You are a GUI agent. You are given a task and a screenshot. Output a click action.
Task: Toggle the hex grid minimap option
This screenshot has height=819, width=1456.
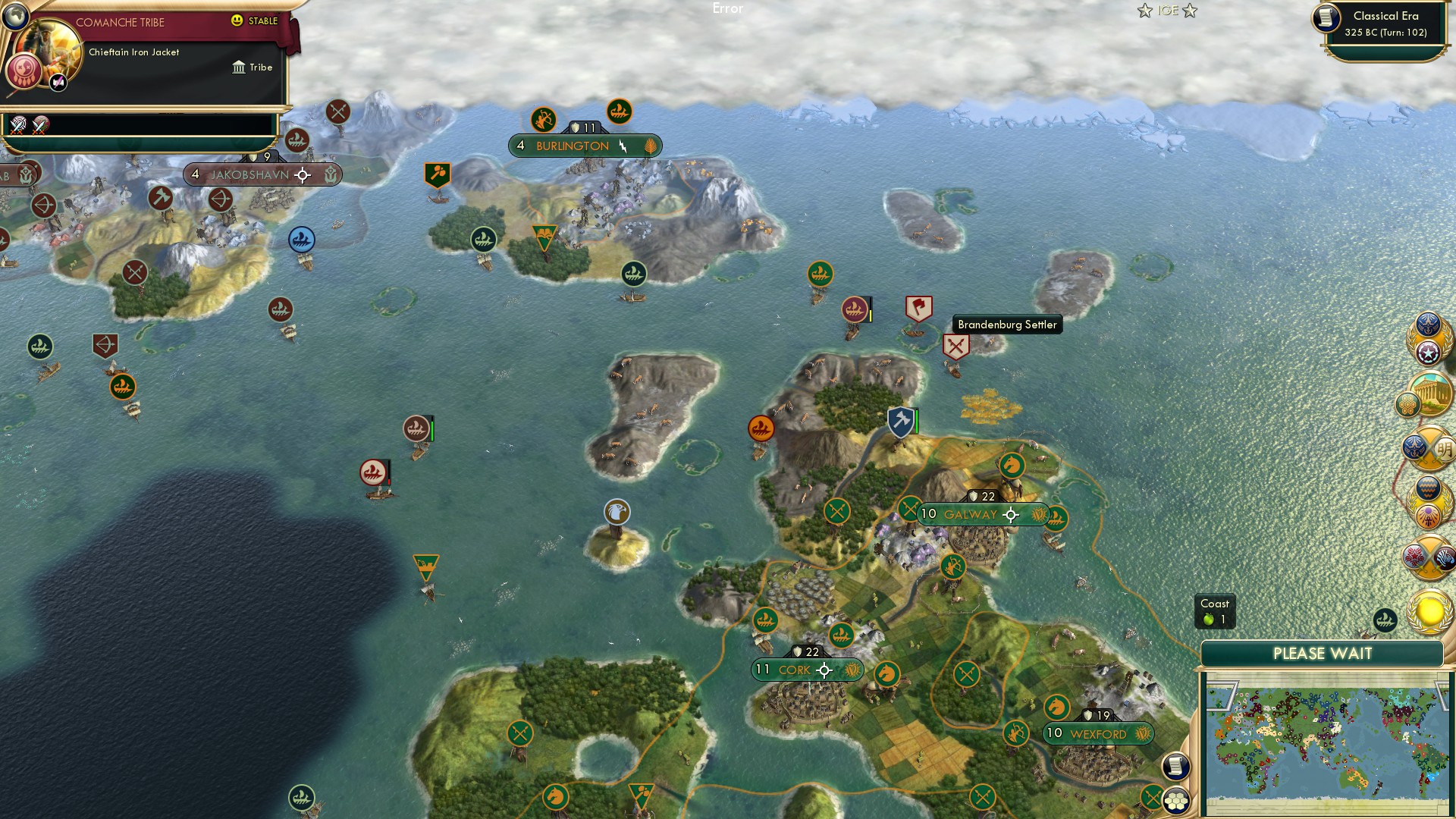pyautogui.click(x=1176, y=800)
